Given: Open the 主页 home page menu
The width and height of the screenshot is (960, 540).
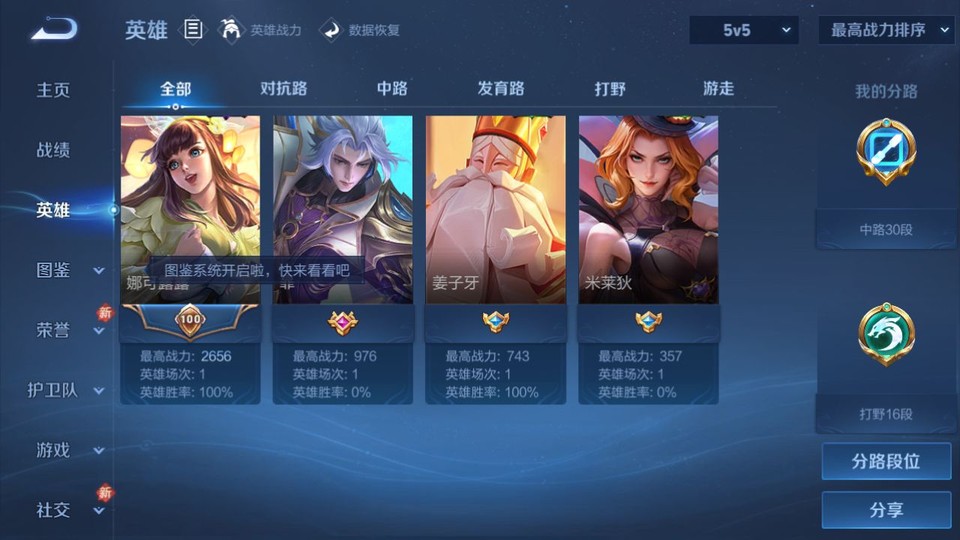Looking at the screenshot, I should tap(54, 90).
